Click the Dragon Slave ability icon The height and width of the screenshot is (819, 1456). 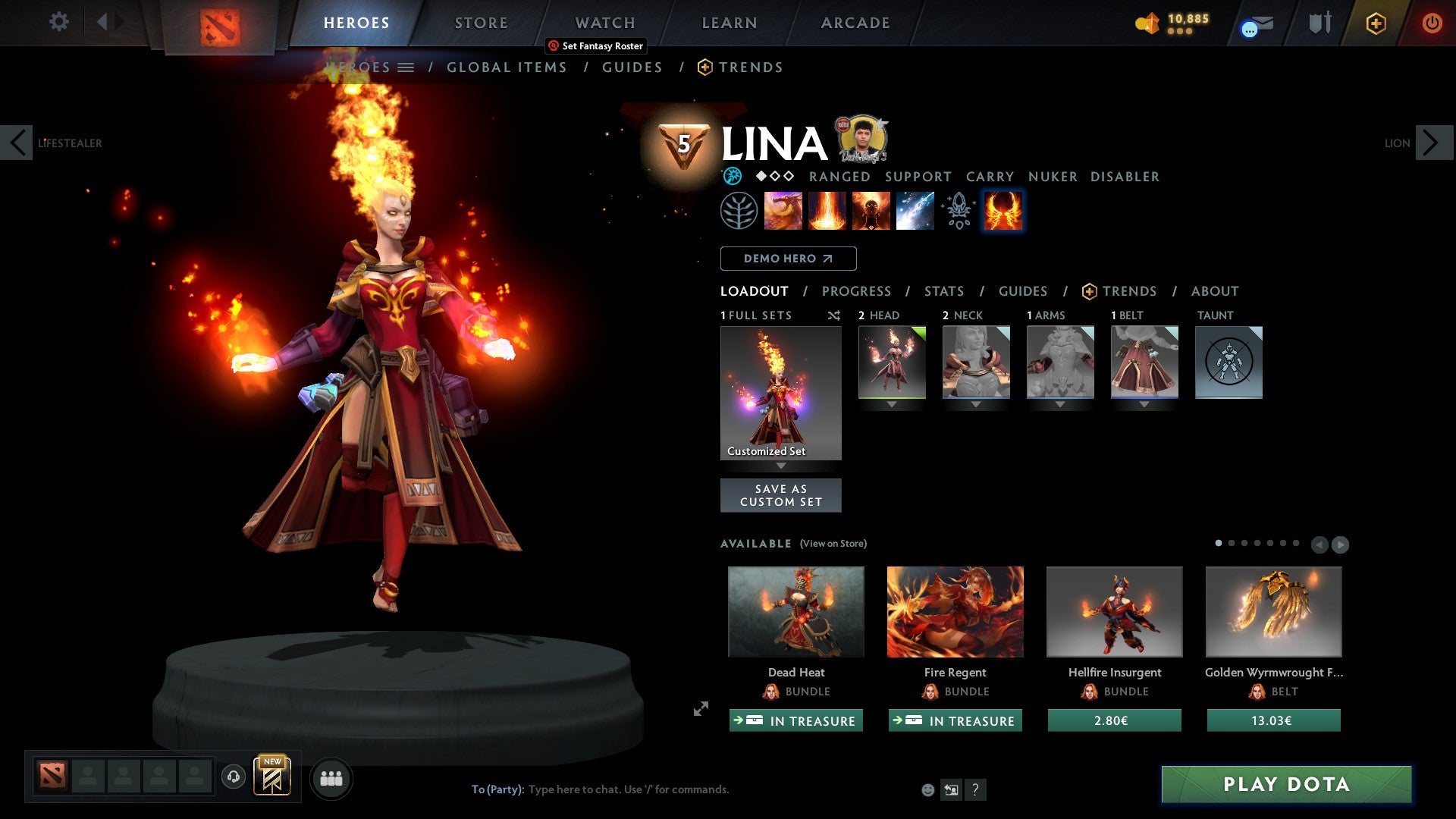click(x=783, y=211)
